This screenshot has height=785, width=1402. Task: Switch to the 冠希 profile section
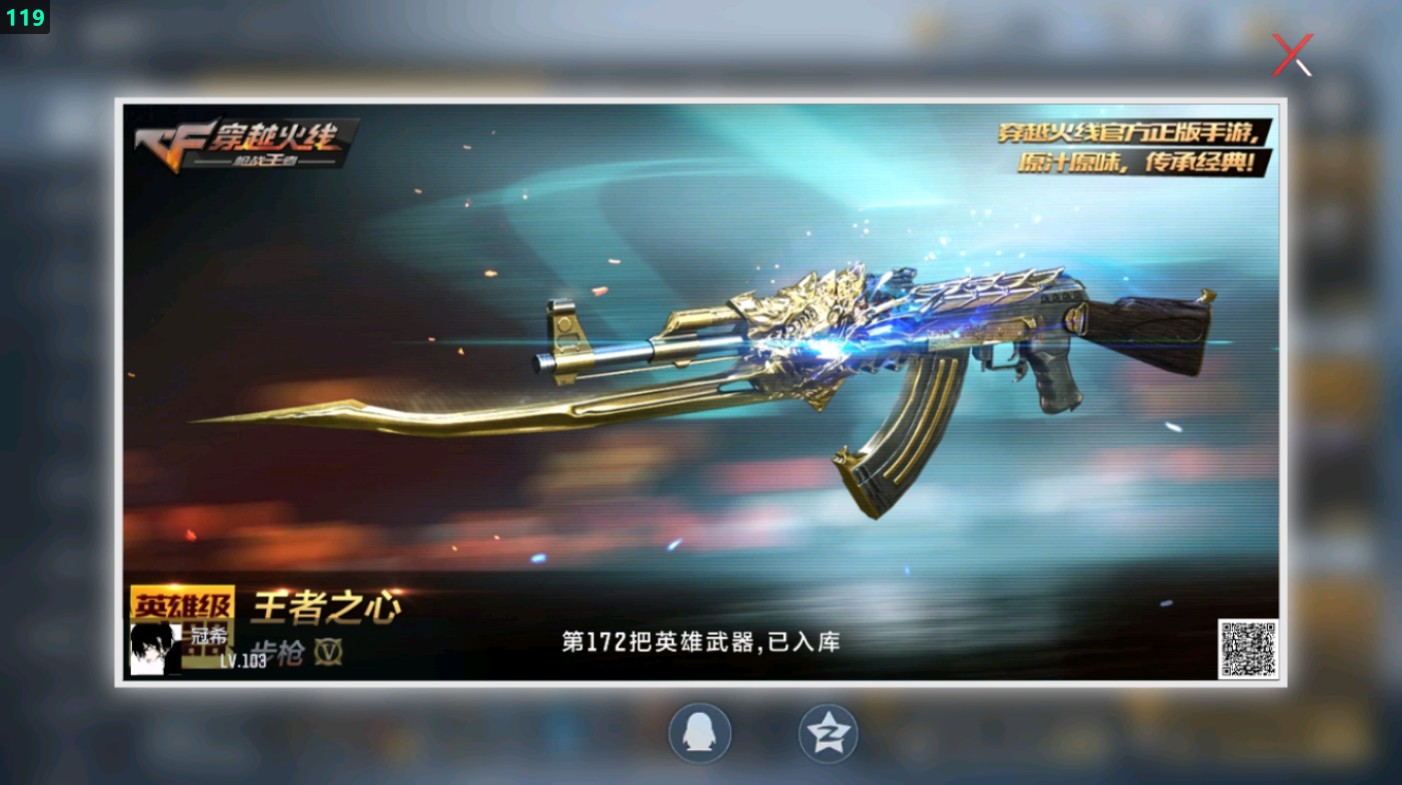tap(208, 634)
